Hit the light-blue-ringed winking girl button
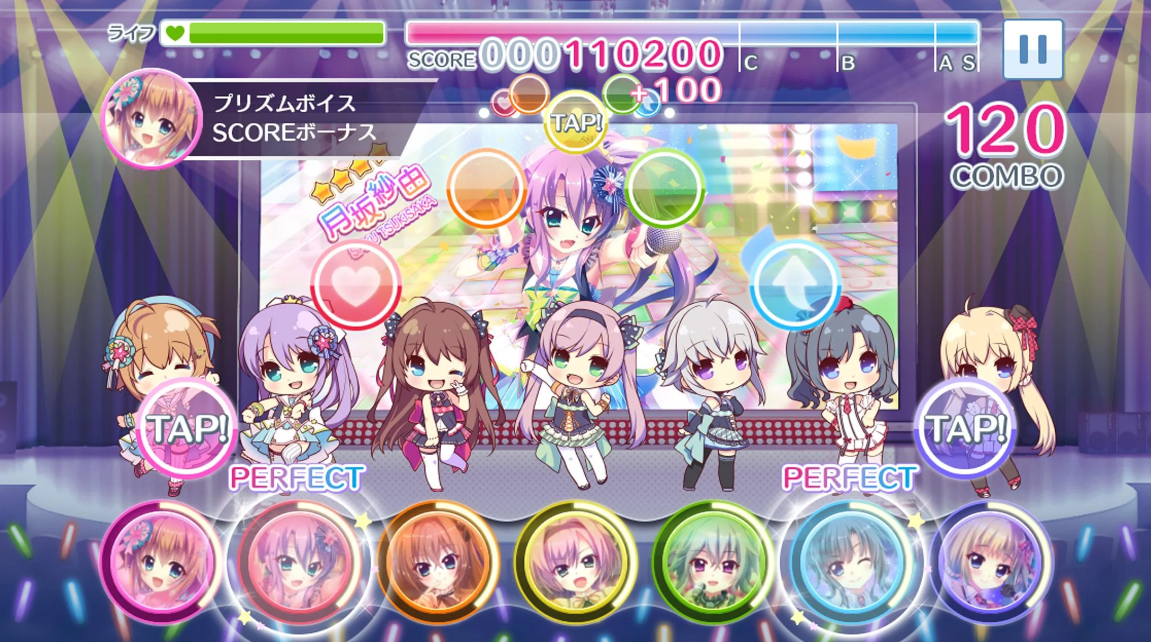This screenshot has width=1151, height=642. [x=850, y=560]
